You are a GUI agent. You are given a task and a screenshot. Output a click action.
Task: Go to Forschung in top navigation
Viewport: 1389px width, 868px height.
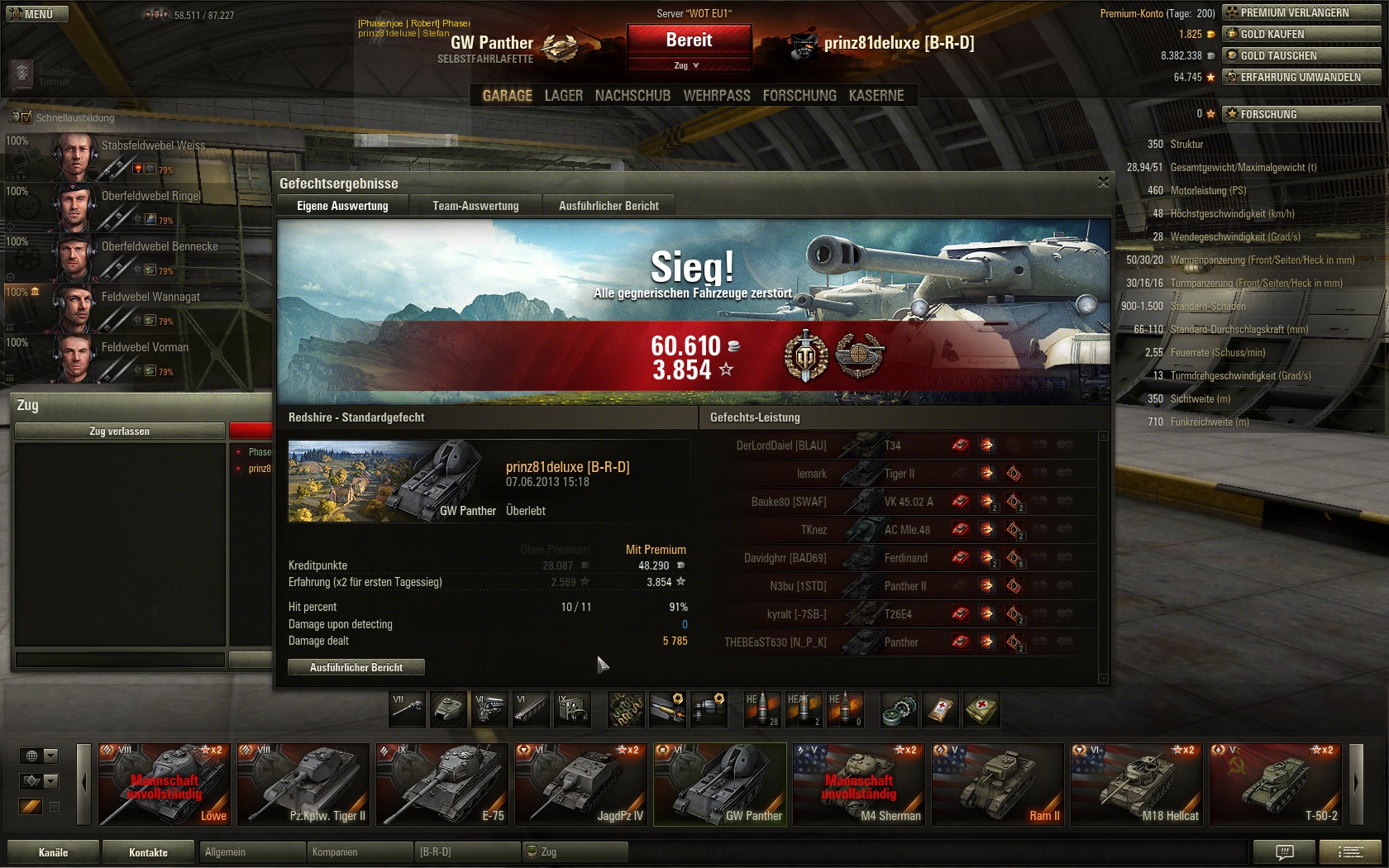(x=800, y=96)
